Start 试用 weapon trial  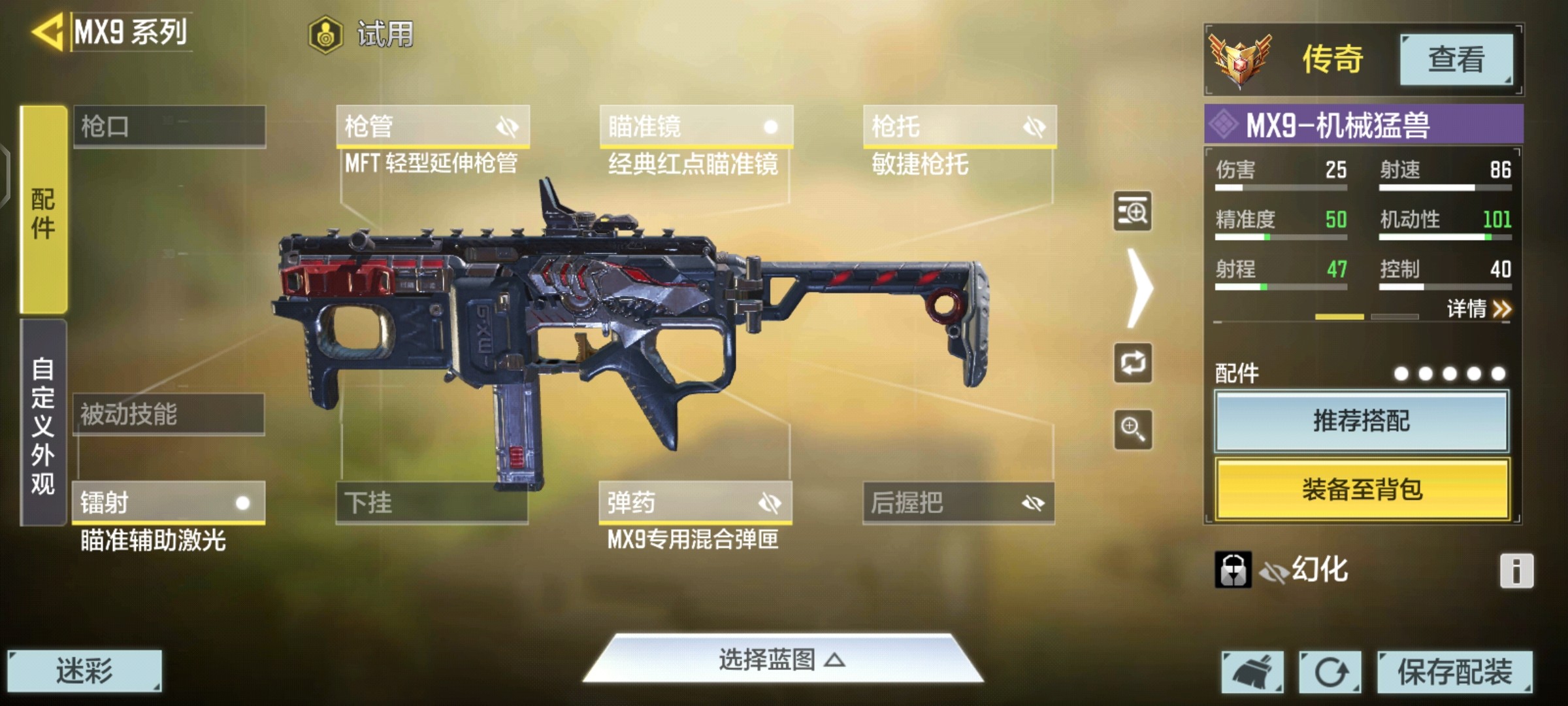[x=361, y=34]
